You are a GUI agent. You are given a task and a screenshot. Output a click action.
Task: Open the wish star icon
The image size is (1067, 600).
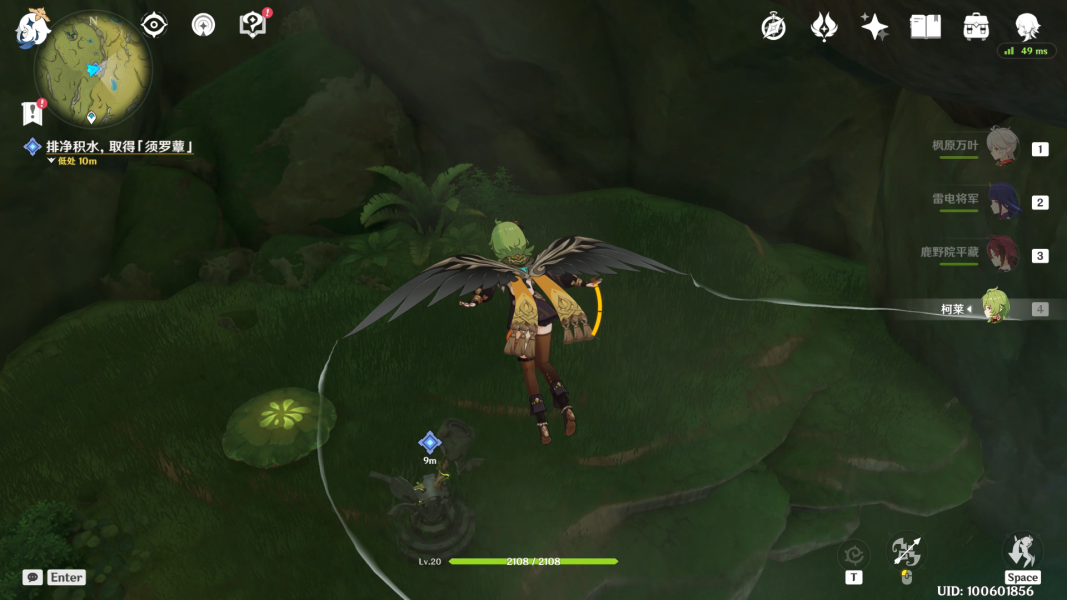[874, 27]
